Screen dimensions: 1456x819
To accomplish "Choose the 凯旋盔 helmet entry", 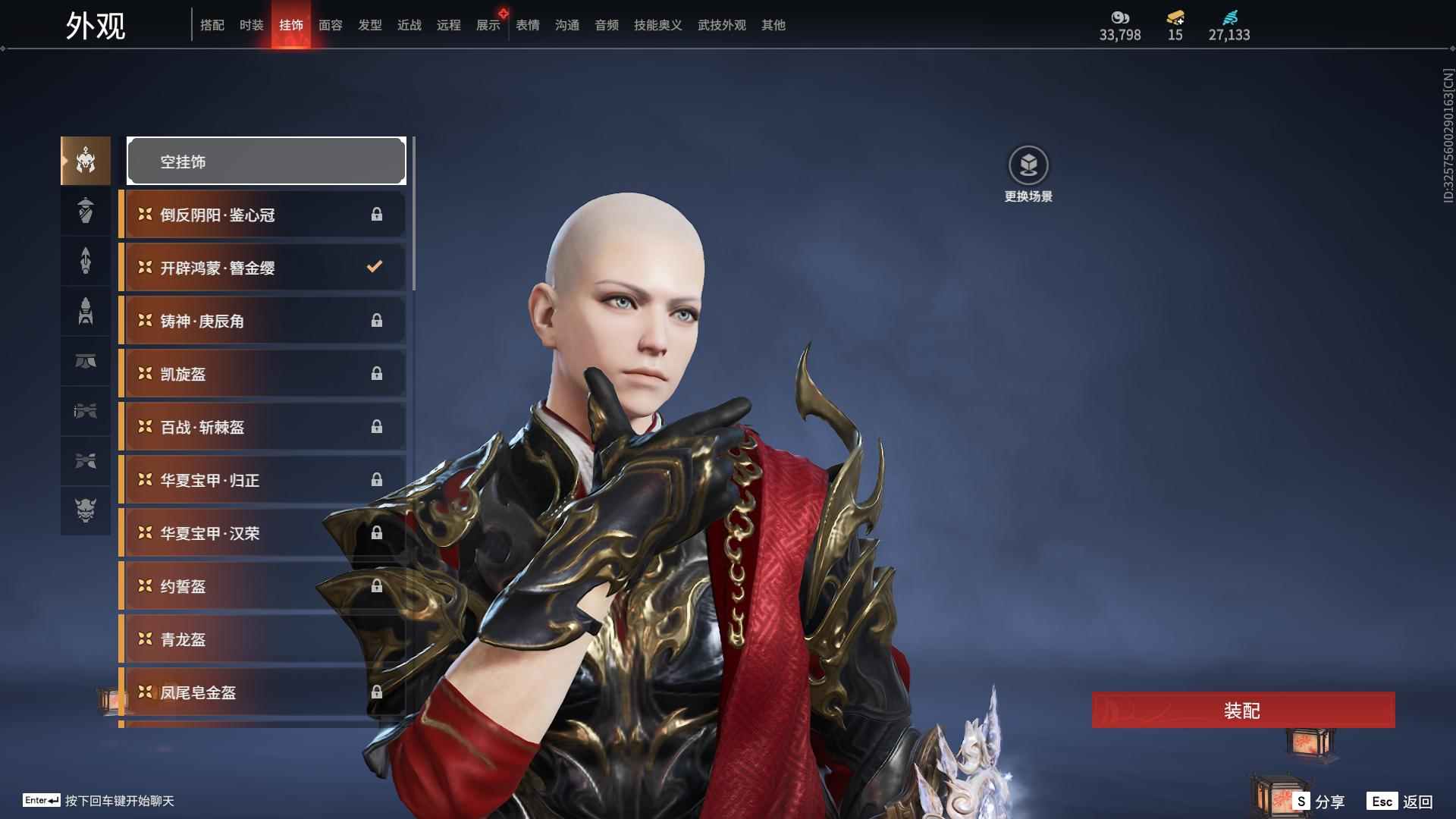I will tap(262, 374).
